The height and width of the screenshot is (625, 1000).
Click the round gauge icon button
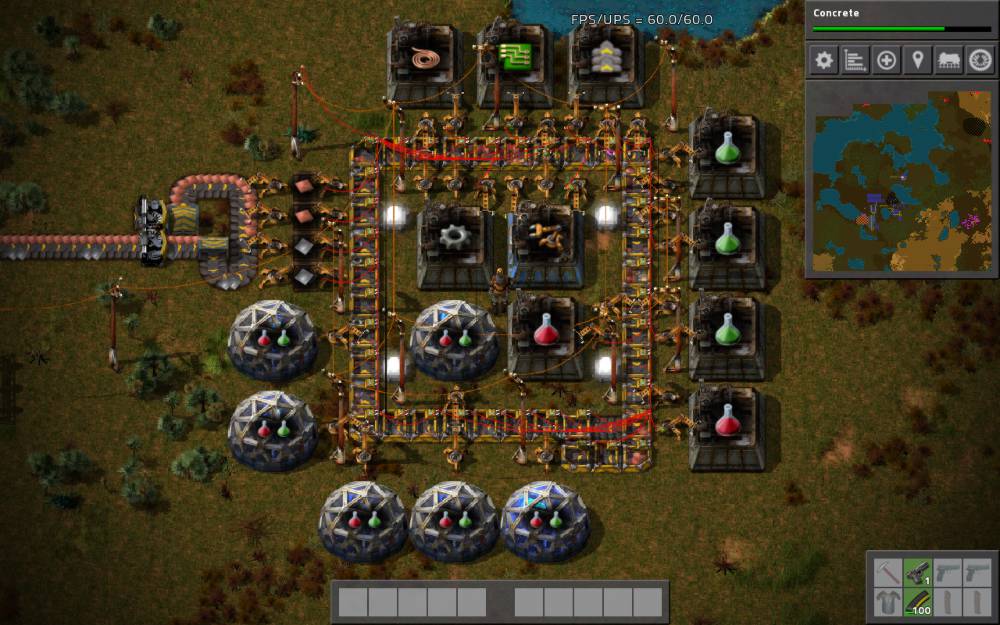point(979,60)
